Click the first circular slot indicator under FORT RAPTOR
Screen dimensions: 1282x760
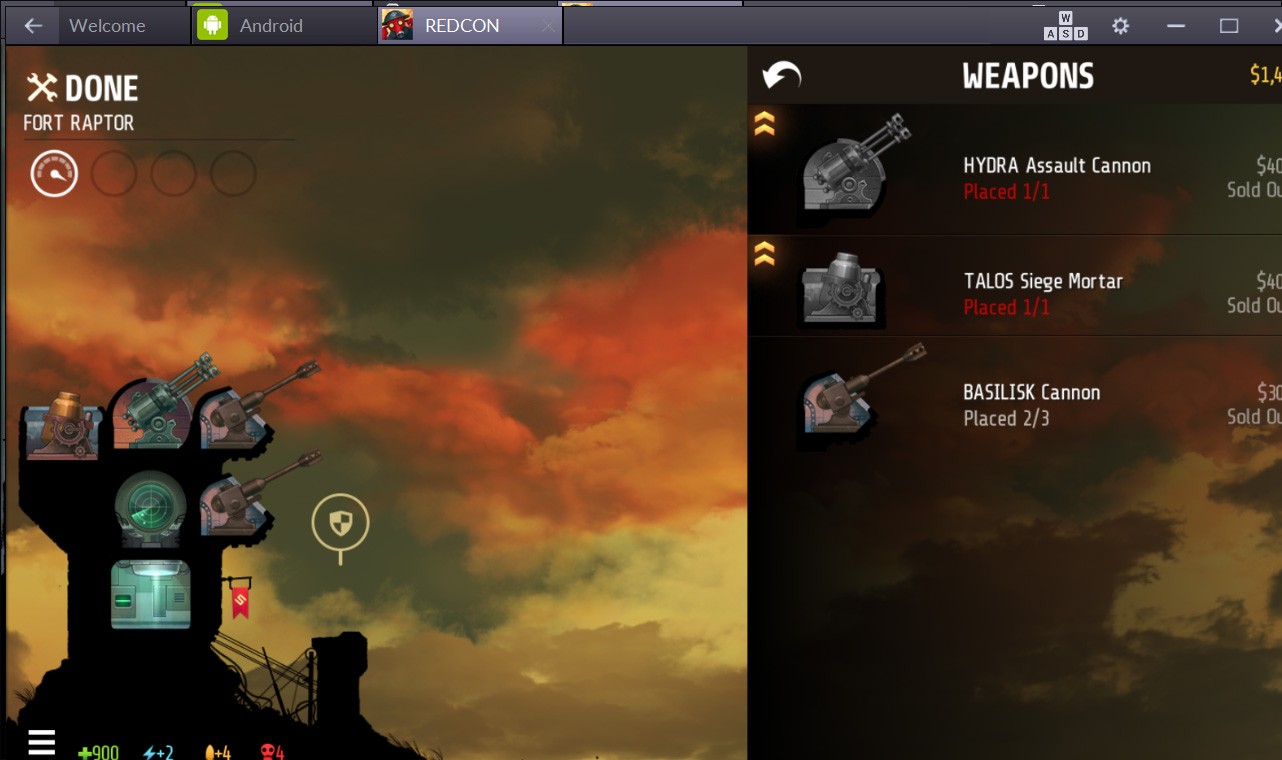[x=53, y=172]
